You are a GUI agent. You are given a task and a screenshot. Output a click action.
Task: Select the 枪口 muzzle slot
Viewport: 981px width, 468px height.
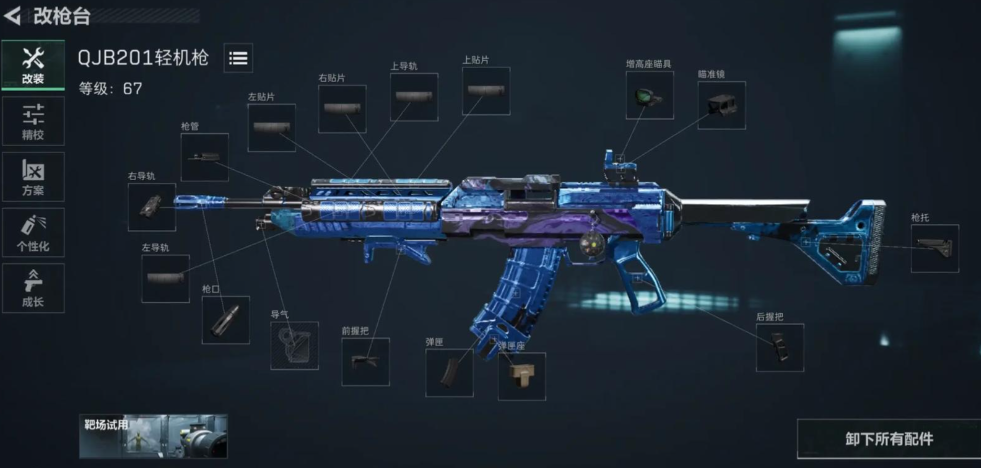click(225, 320)
